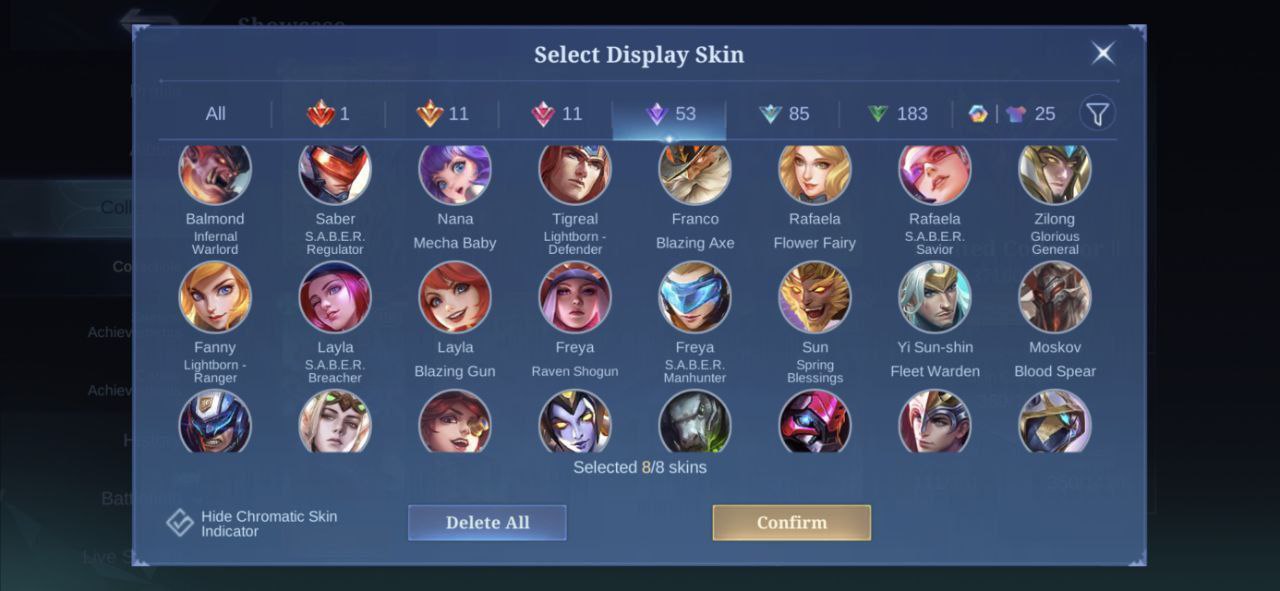Open the skin filter funnel icon
The width and height of the screenshot is (1280, 591).
1097,114
